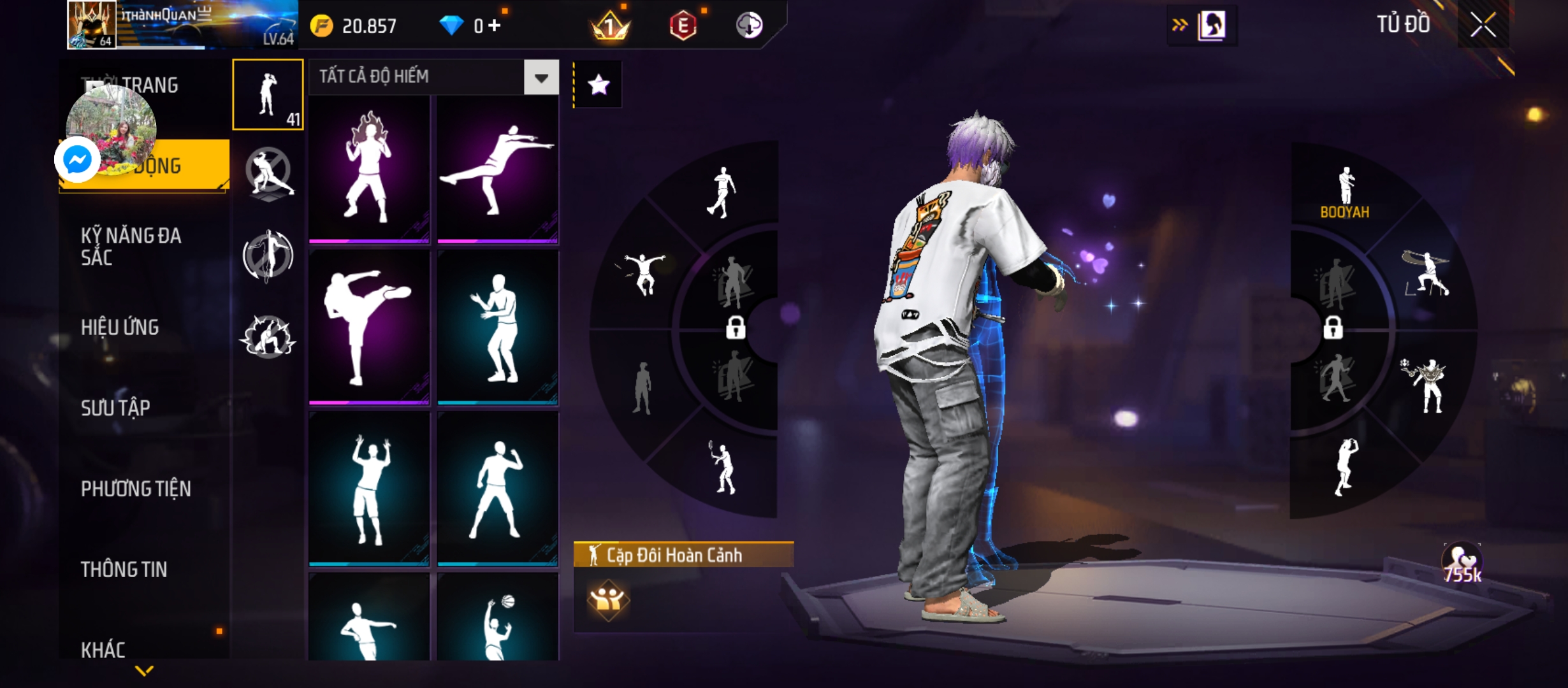Open the Sưu Tập category
This screenshot has width=1568, height=688.
coord(115,408)
